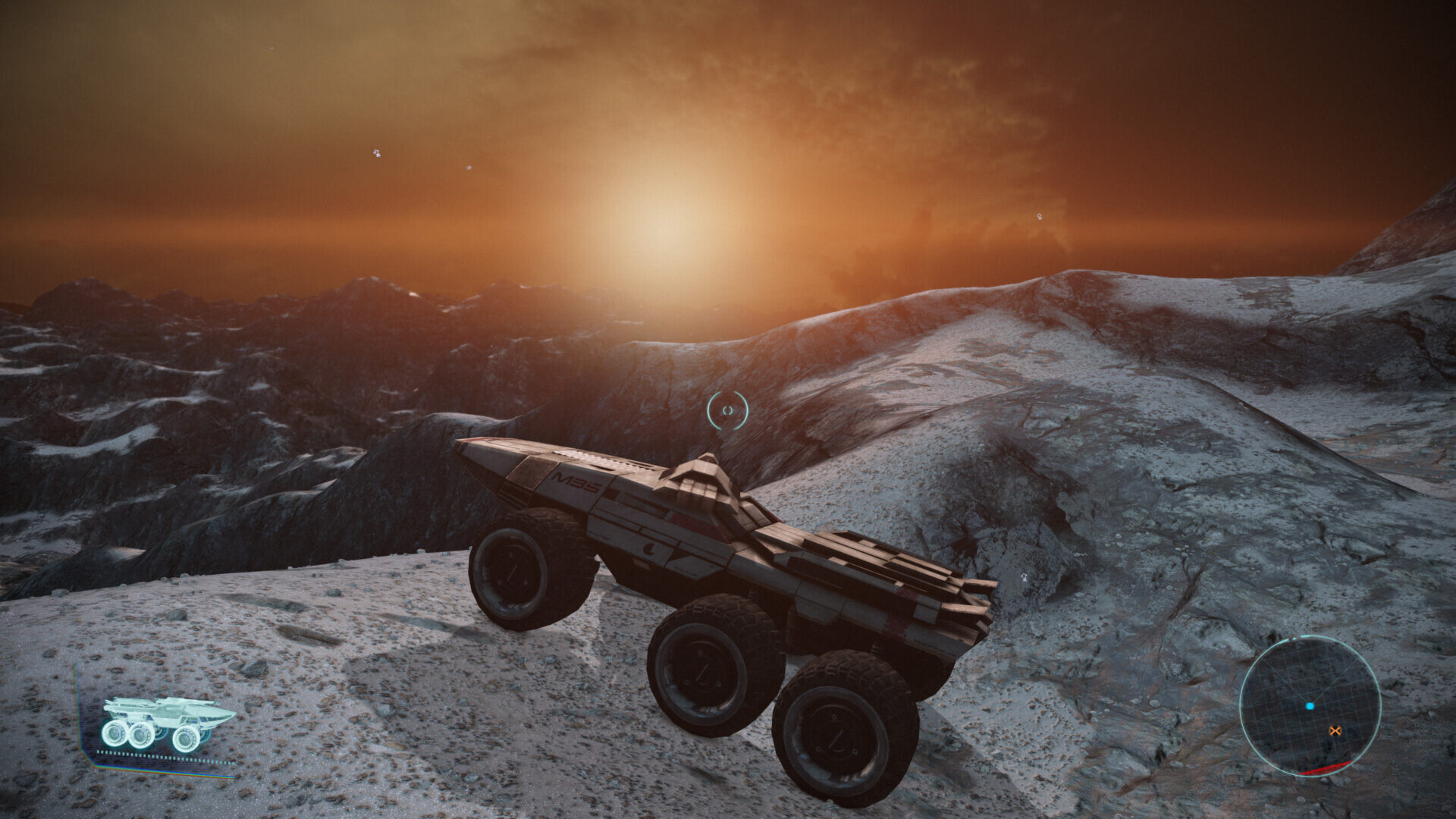Click the Mako vehicle status icon
The height and width of the screenshot is (819, 1456).
[168, 723]
